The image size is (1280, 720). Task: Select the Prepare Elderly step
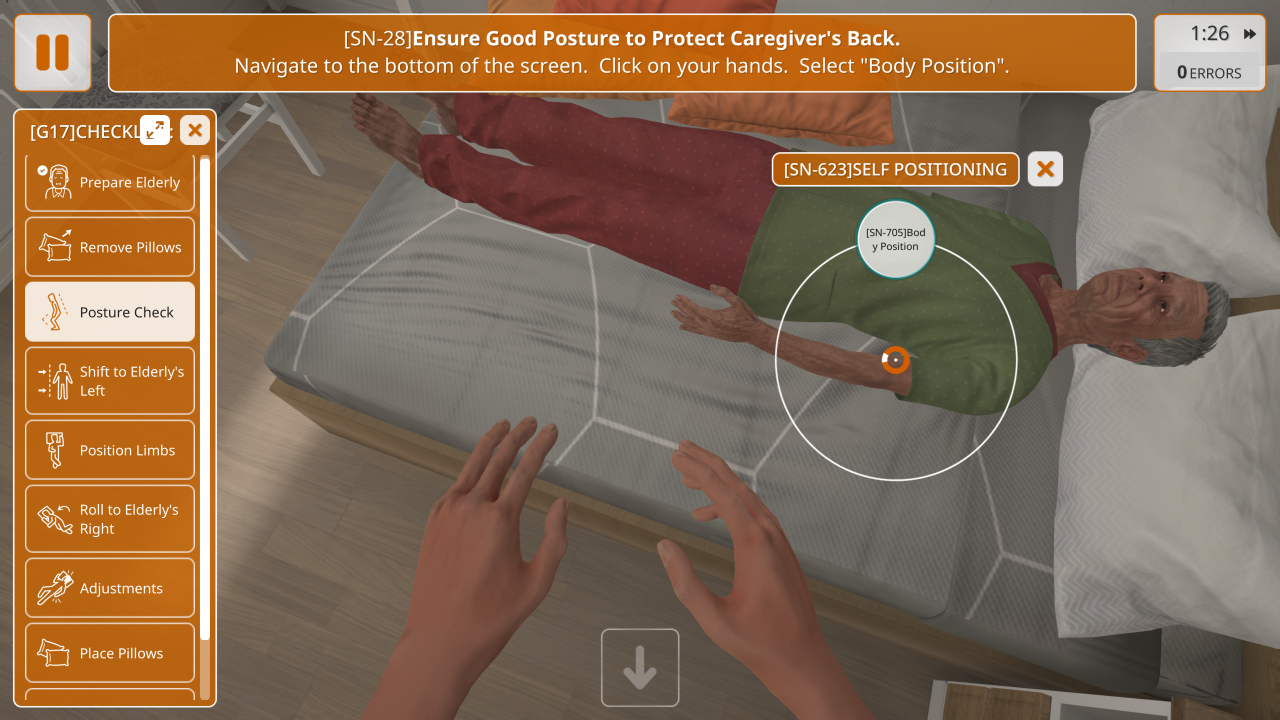[110, 183]
